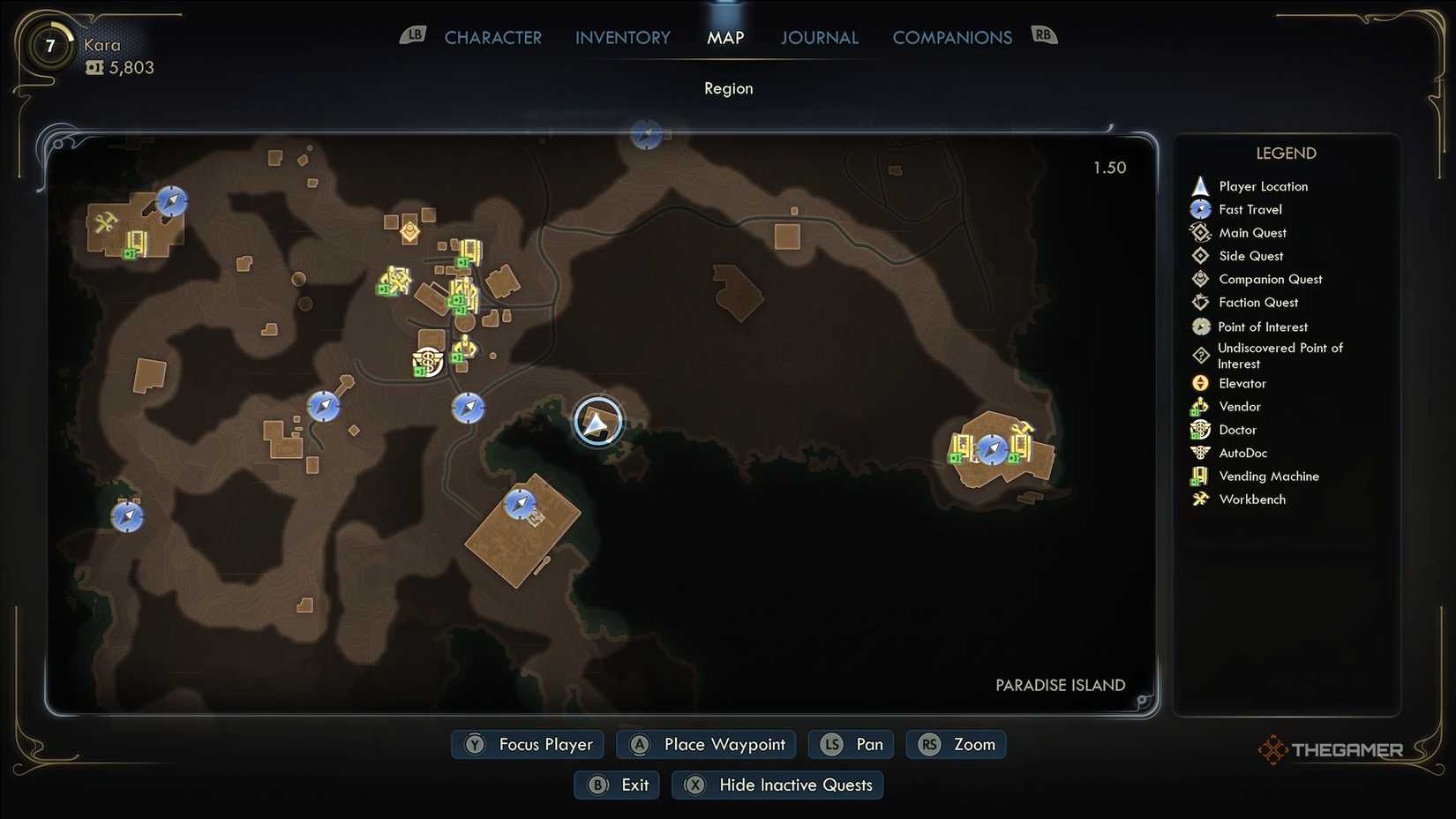Click the Kara player level badge
The image size is (1456, 819).
coord(50,45)
